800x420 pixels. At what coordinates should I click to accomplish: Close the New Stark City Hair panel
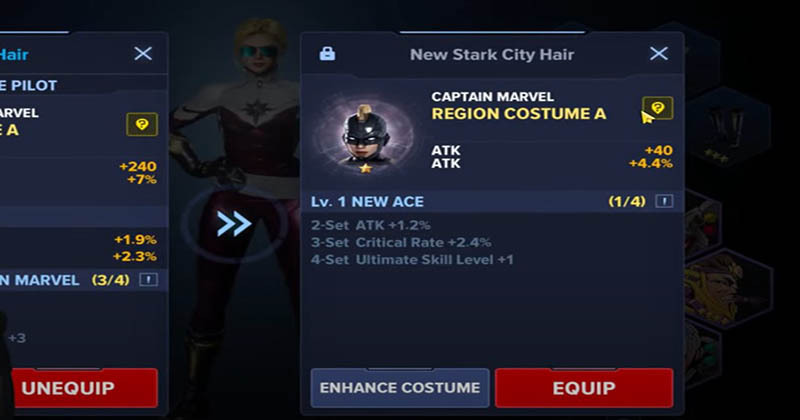(658, 54)
